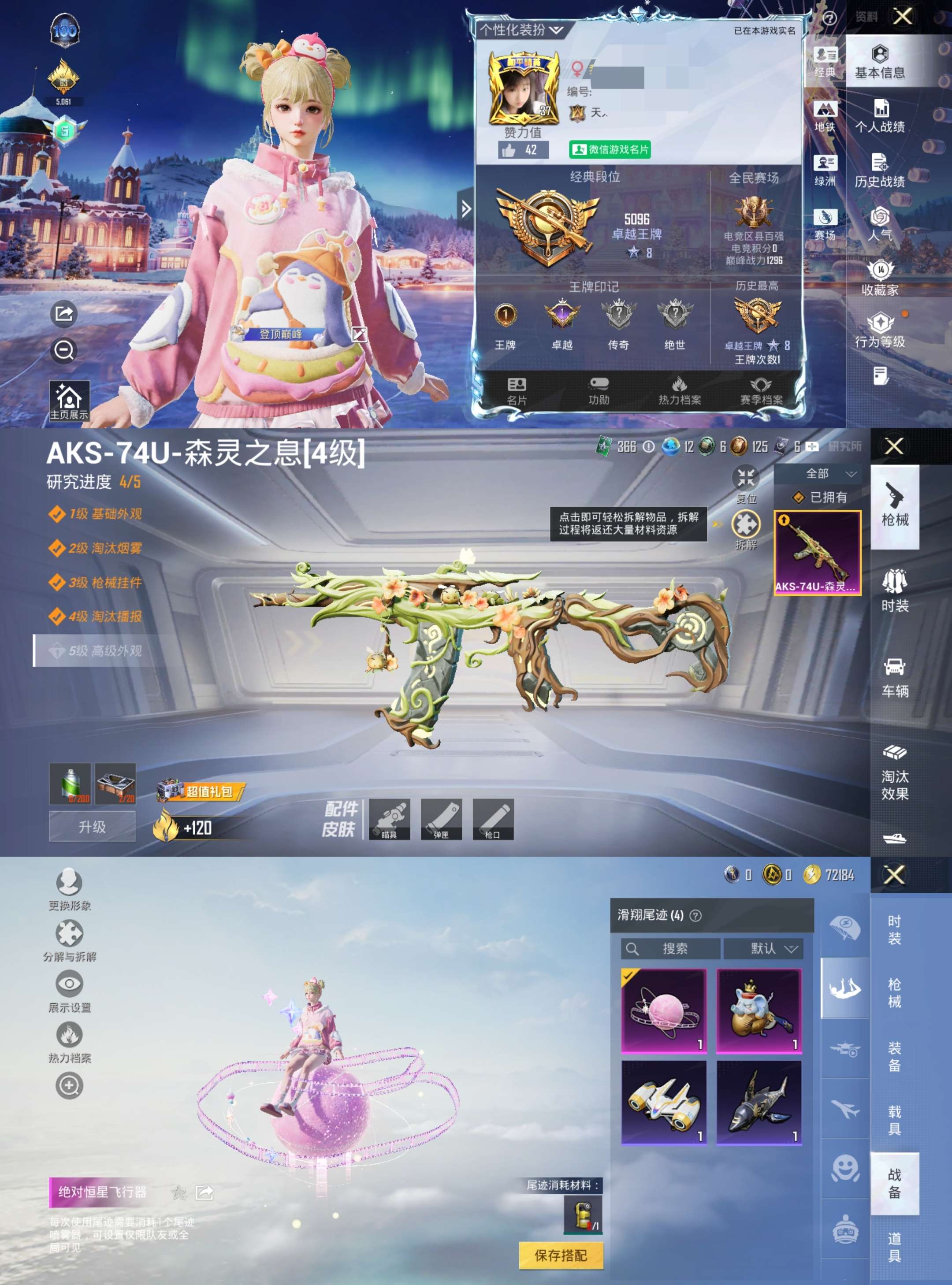This screenshot has width=952, height=1285.
Task: Open the 热力档案 tab in profile card
Action: coord(680,391)
